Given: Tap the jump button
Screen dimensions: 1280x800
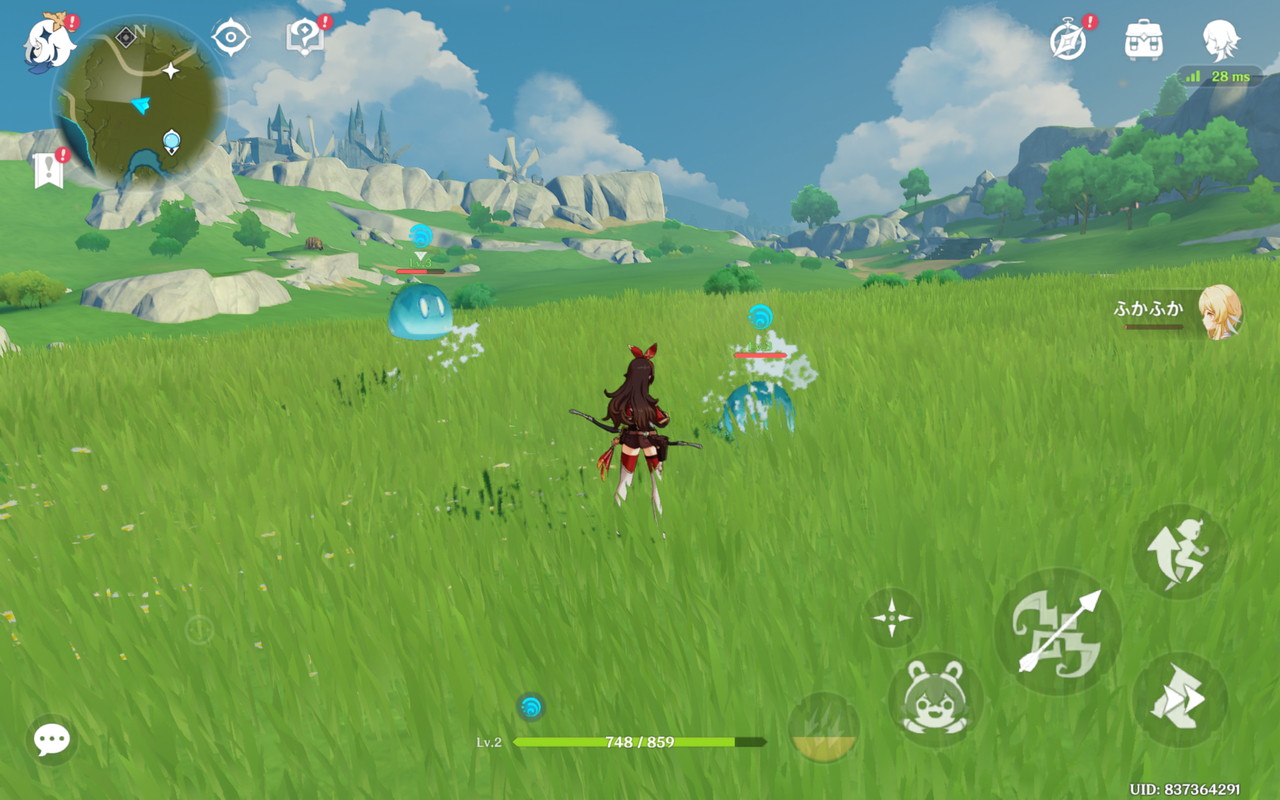Looking at the screenshot, I should coord(1180,551).
